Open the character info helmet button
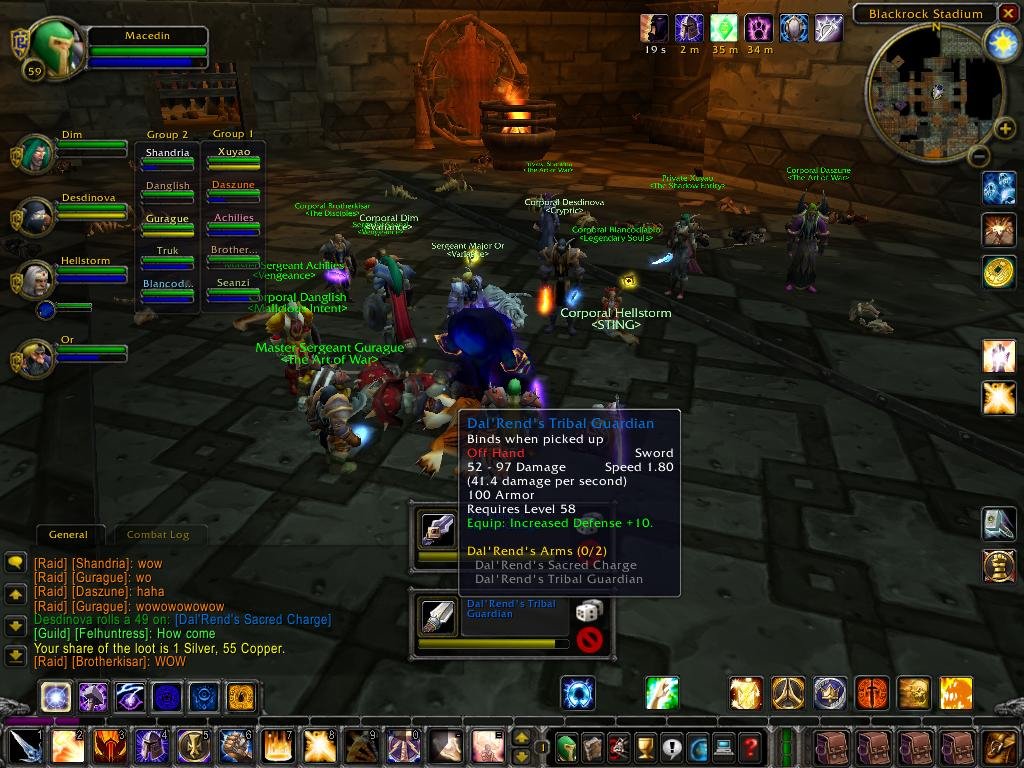 coord(566,747)
